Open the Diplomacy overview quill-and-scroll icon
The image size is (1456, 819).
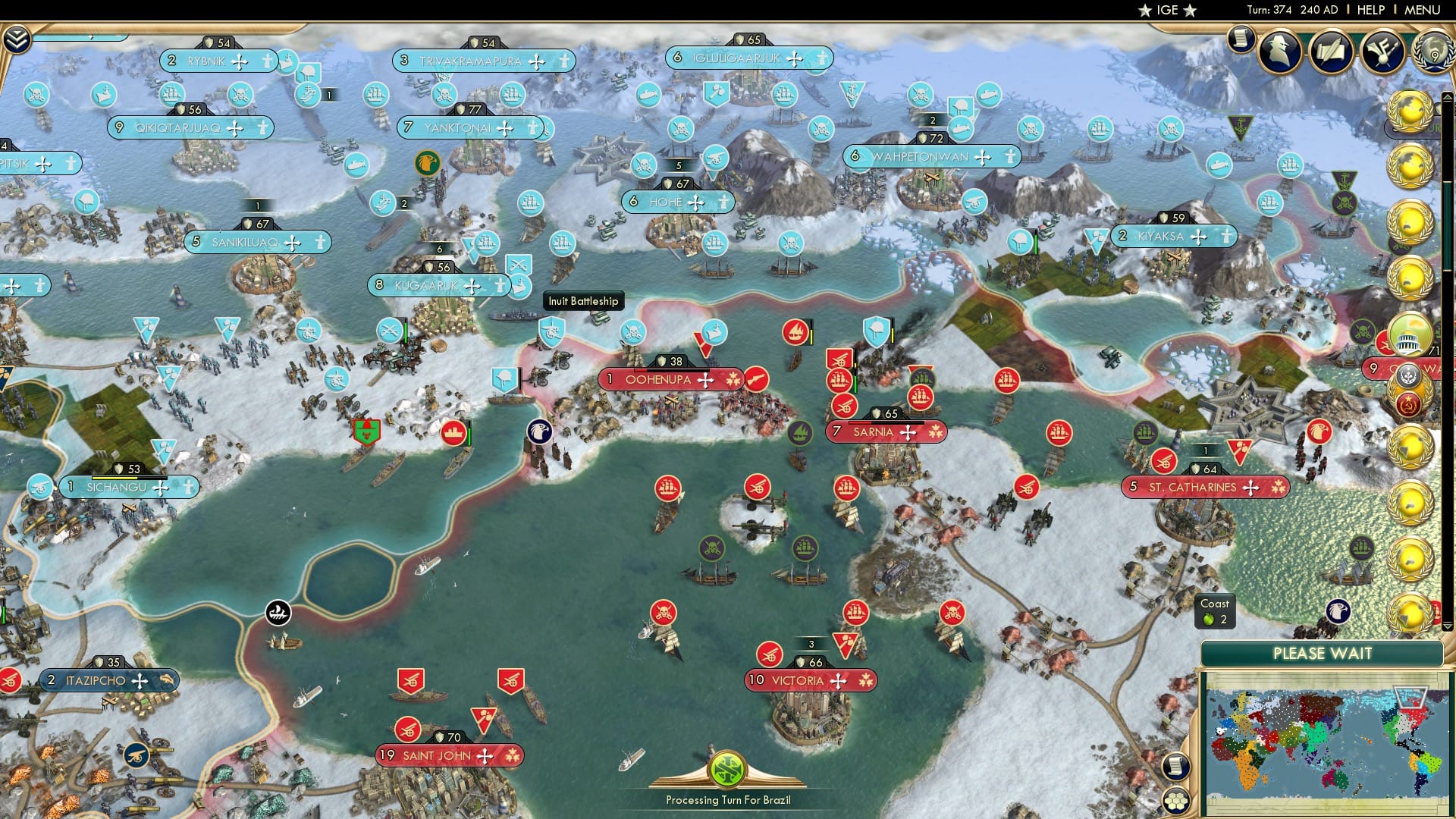(1331, 52)
